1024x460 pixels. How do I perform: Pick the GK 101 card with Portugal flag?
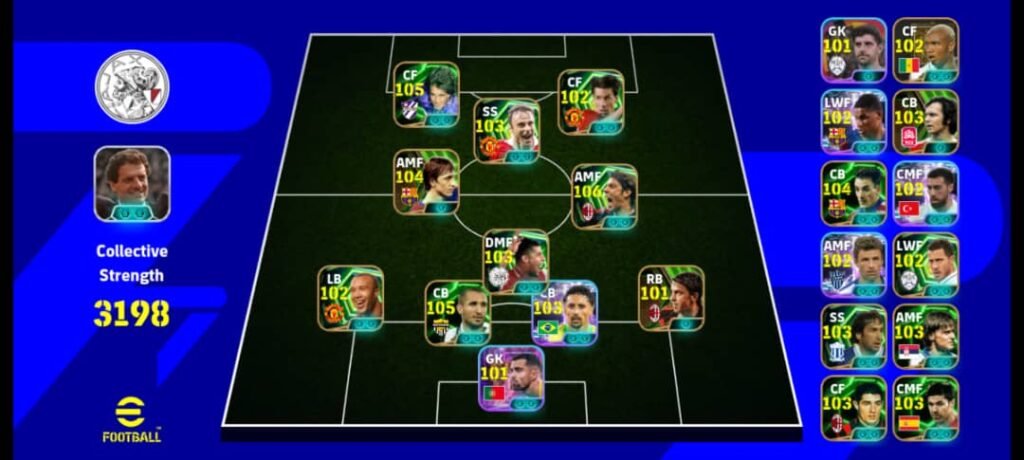pyautogui.click(x=510, y=378)
